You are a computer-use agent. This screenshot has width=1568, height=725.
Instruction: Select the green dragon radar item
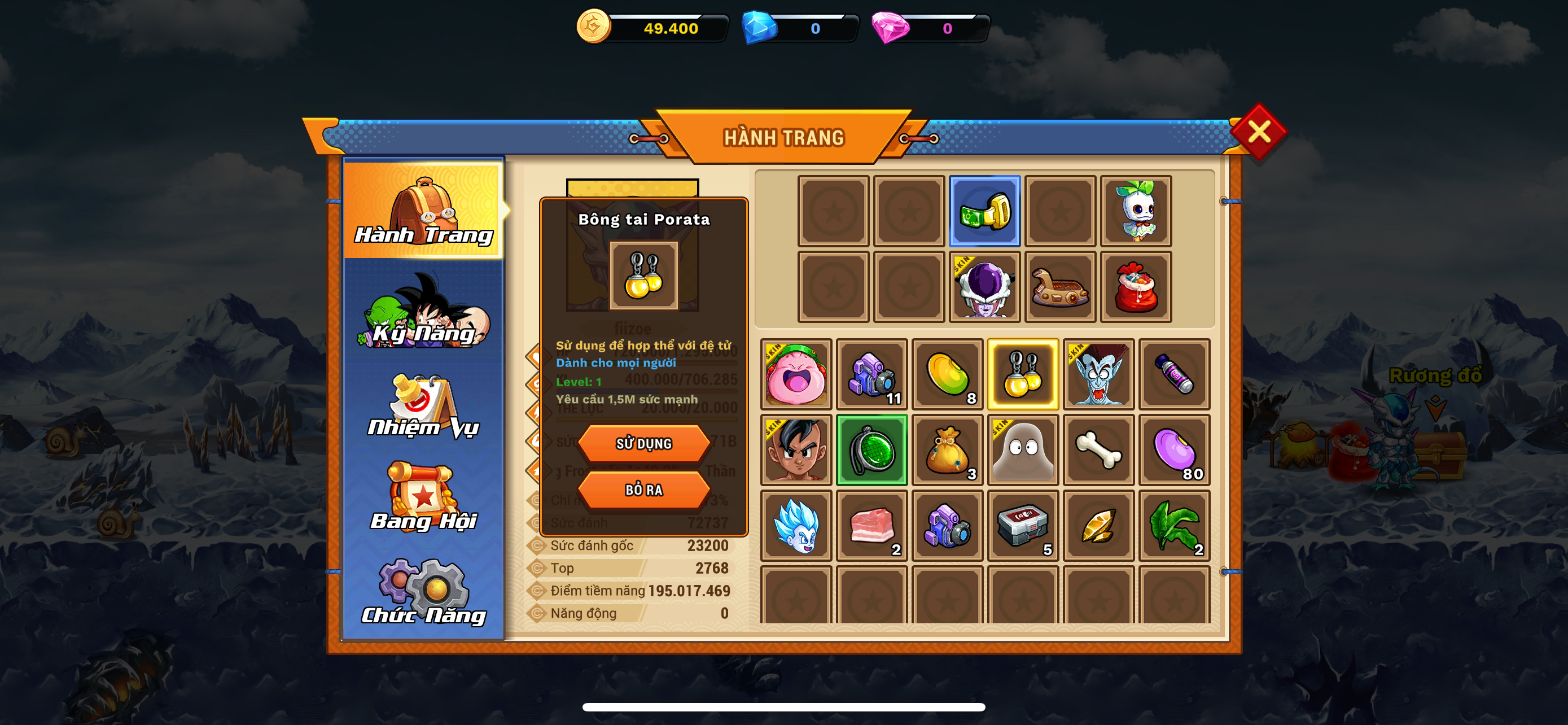[x=871, y=450]
